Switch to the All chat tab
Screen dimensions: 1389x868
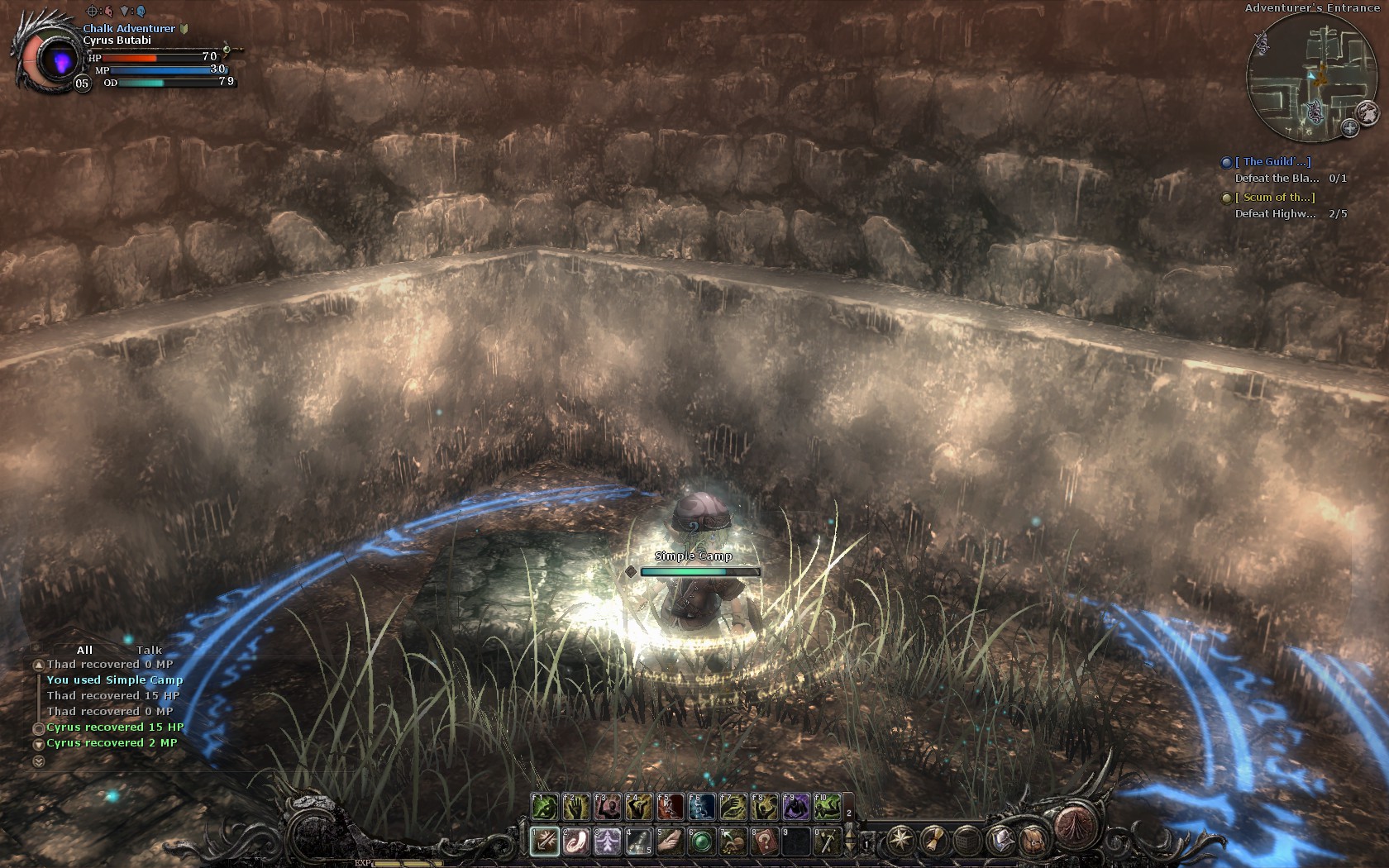coord(85,650)
